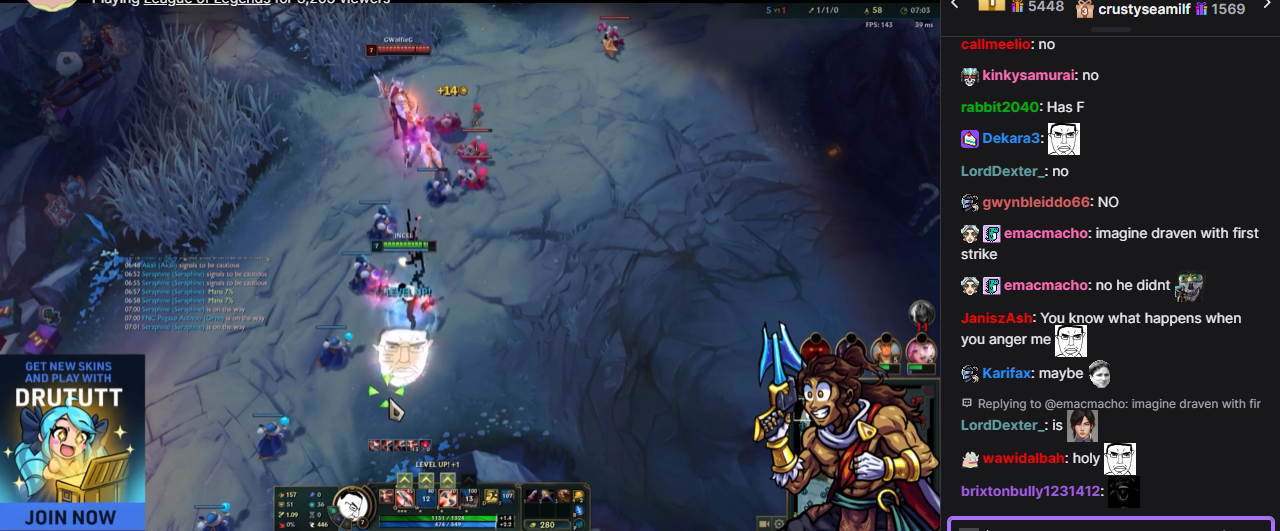Use the yellow Flash summoner spell
This screenshot has height=531, width=1280.
(491, 497)
